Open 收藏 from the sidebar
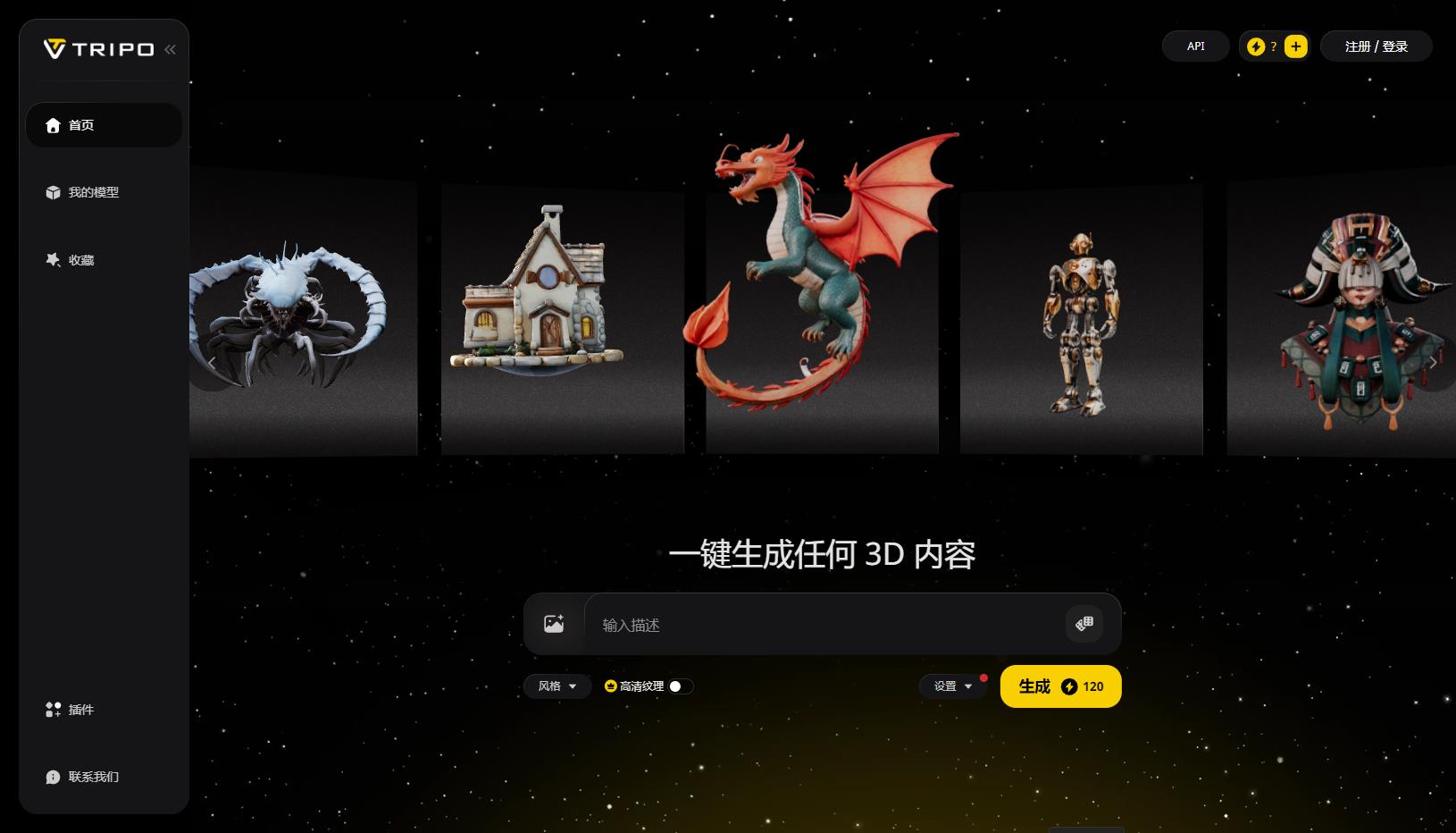This screenshot has height=833, width=1456. click(x=81, y=259)
